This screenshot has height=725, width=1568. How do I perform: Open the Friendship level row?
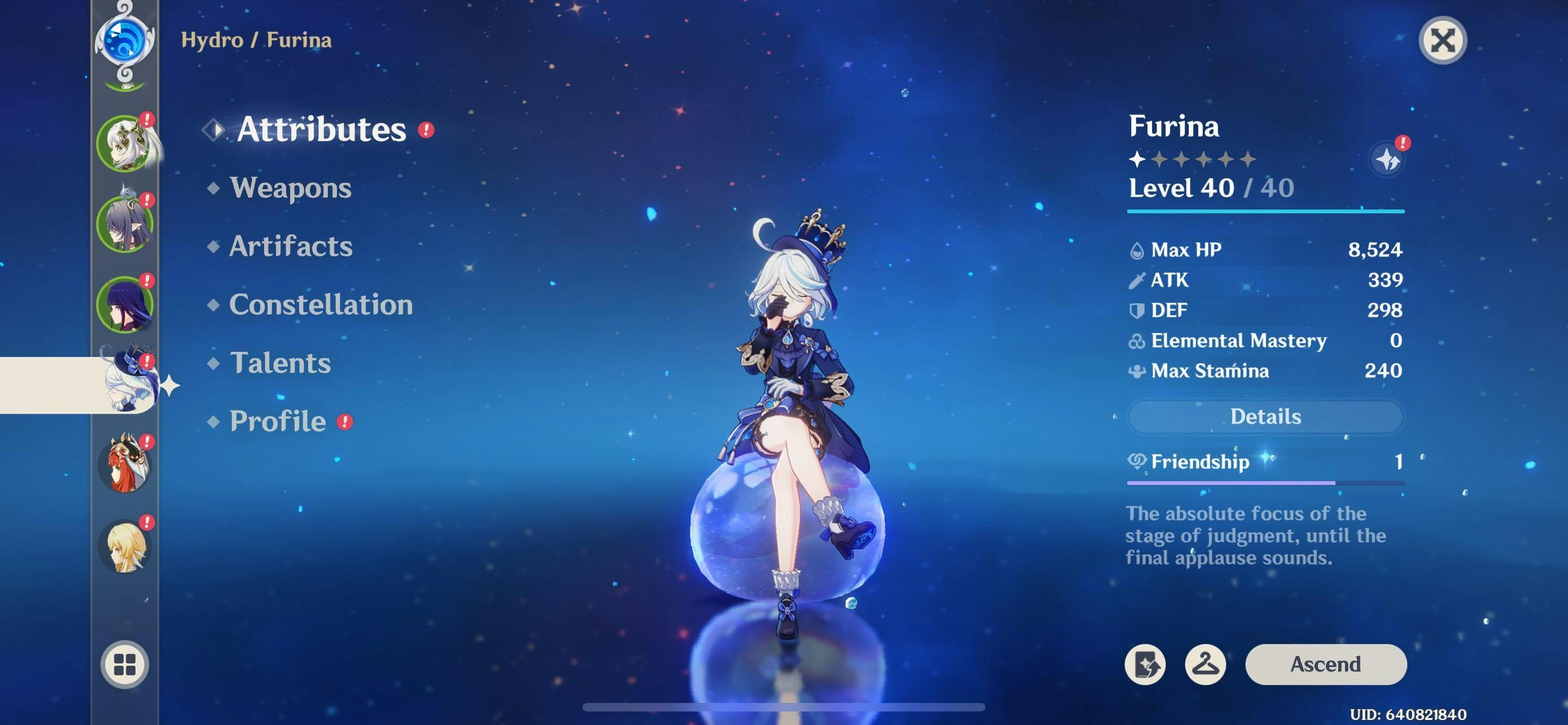[x=1265, y=462]
